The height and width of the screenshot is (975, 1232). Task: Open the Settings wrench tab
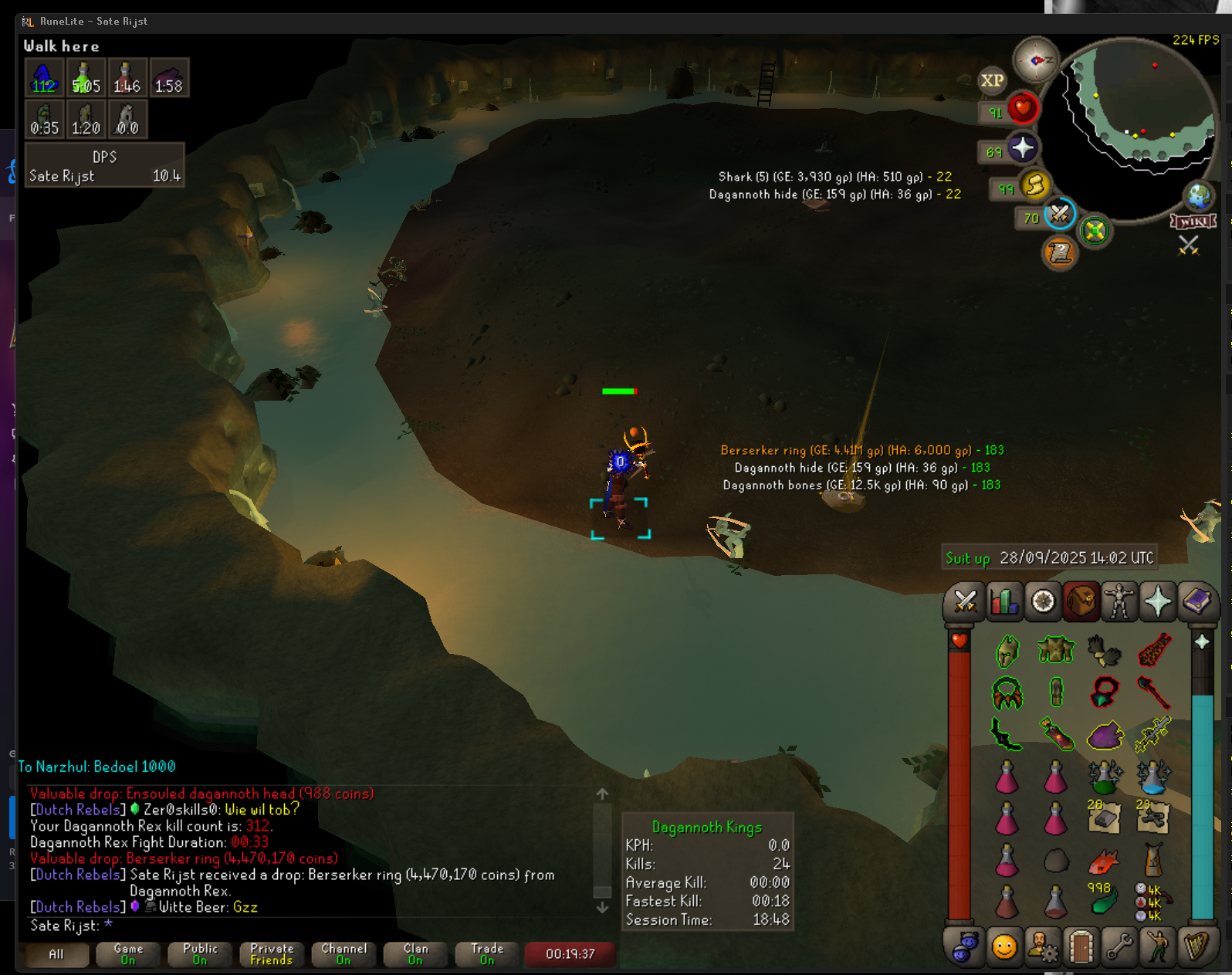pos(1119,947)
